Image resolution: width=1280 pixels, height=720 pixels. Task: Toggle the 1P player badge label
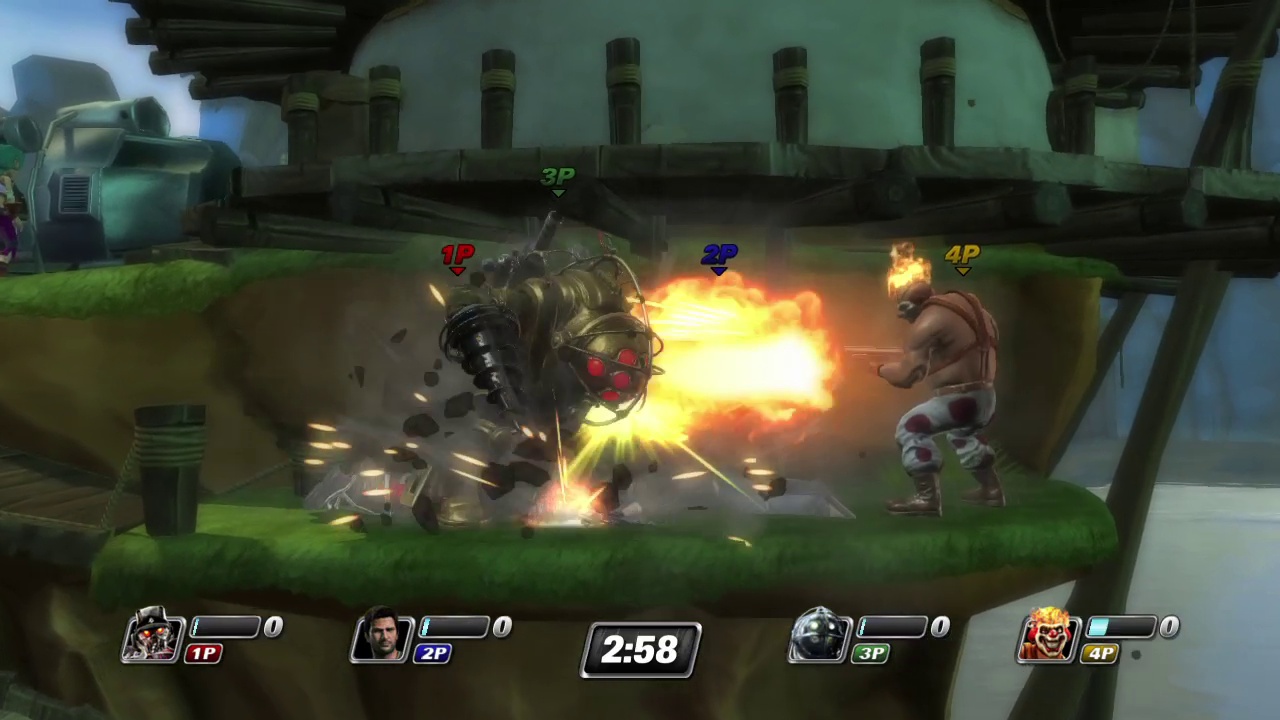coord(203,653)
